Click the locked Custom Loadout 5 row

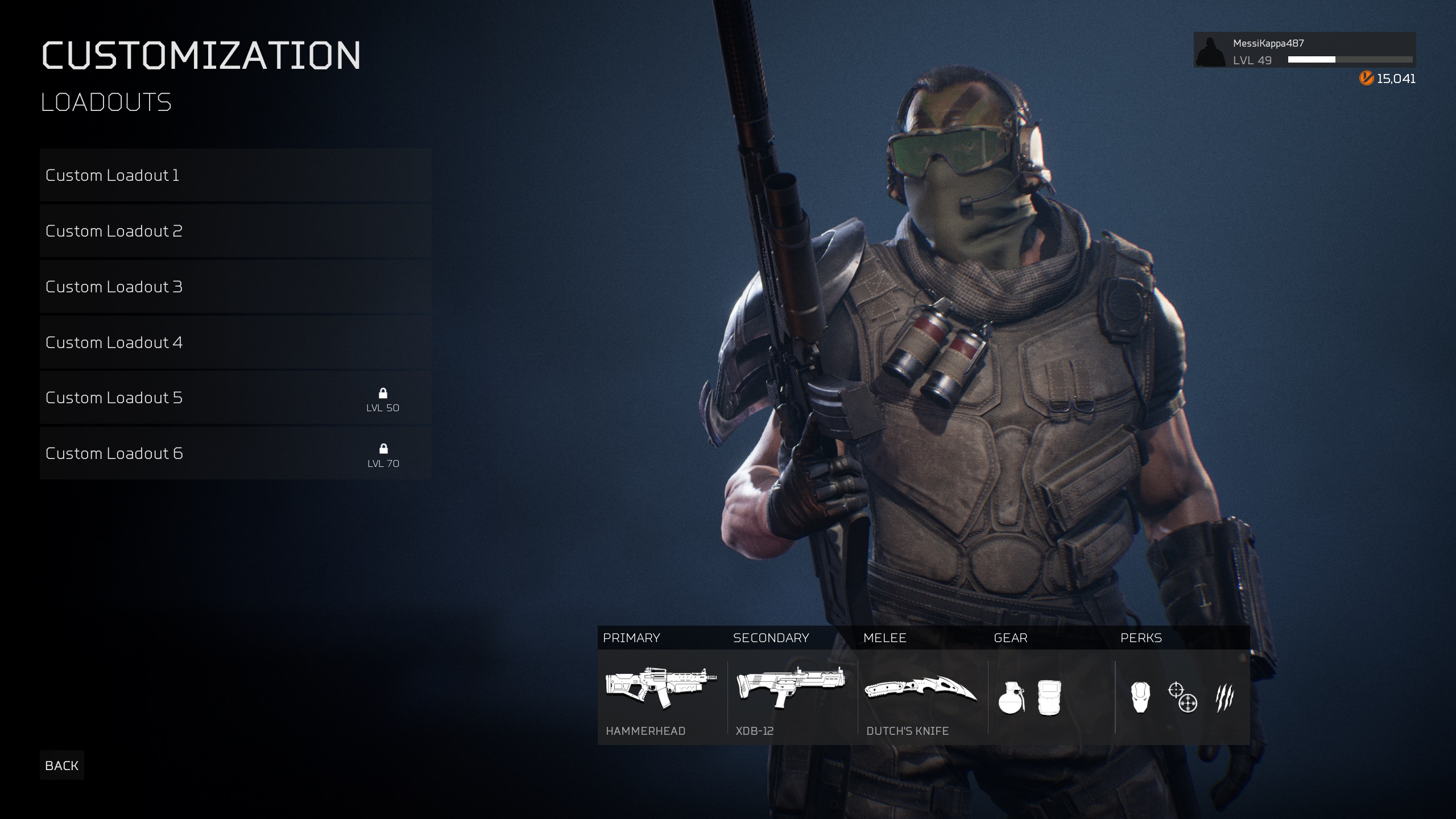pyautogui.click(x=235, y=398)
